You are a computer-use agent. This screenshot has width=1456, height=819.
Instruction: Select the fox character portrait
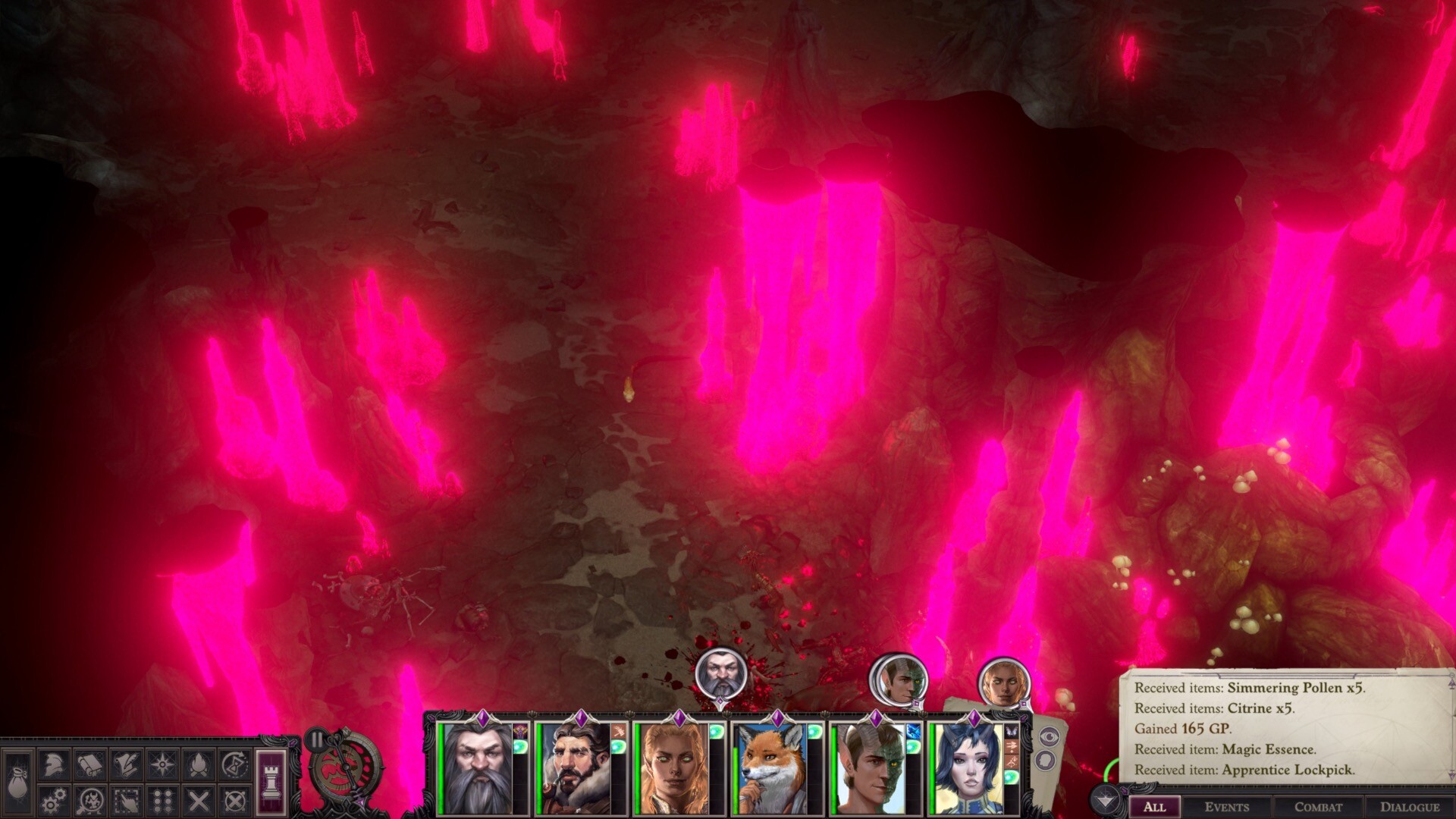coord(772,767)
